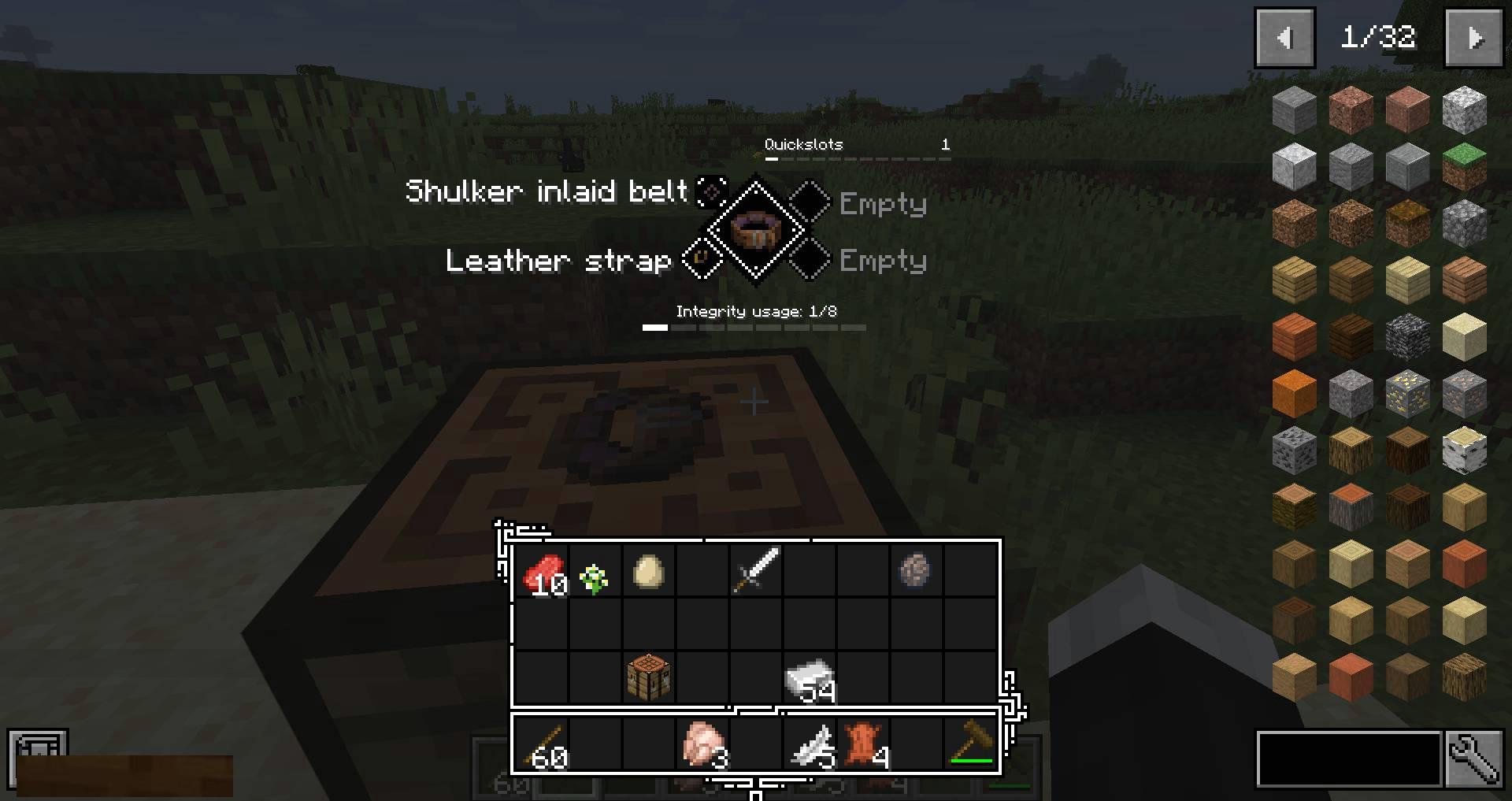The image size is (1512, 801).
Task: Select the bedrock block in the item list
Action: click(x=1407, y=336)
